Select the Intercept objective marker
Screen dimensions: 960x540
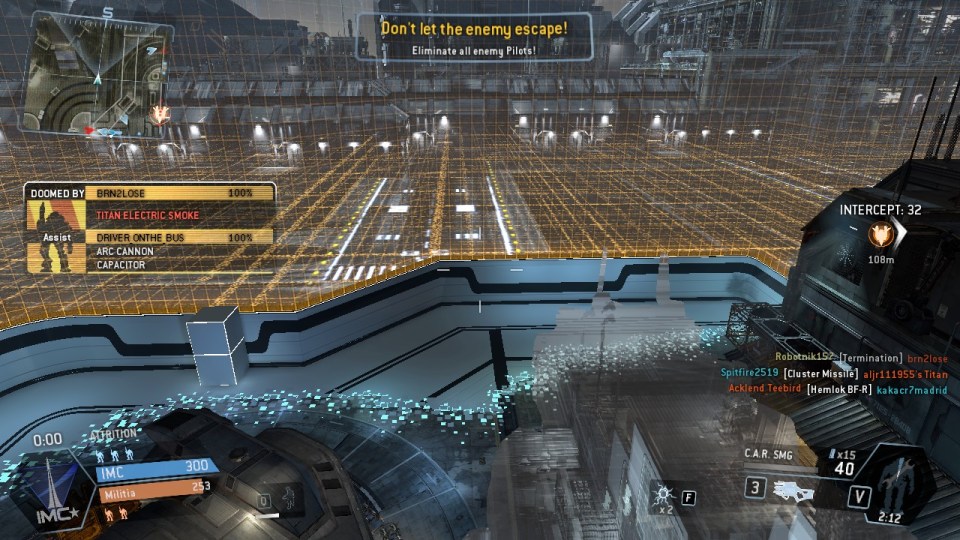[x=881, y=235]
